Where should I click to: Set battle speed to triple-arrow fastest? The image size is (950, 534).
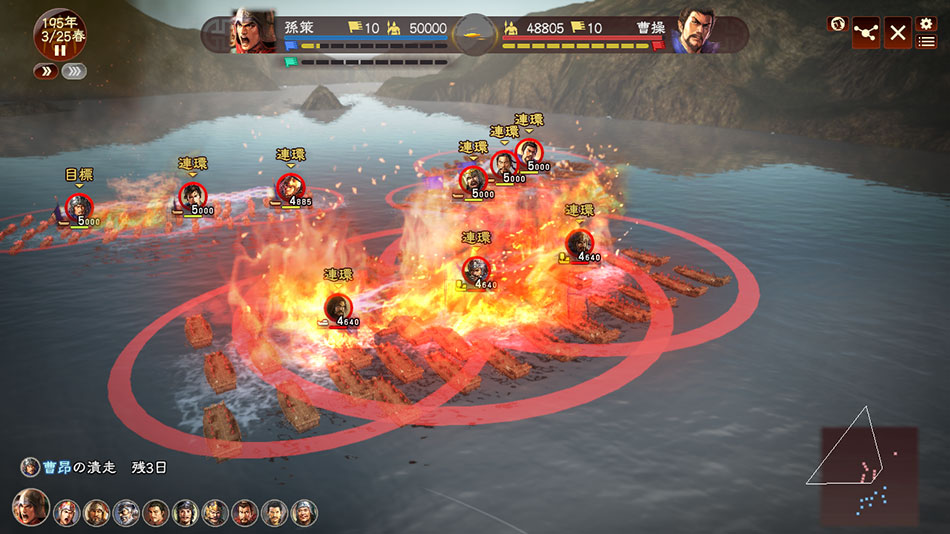click(74, 71)
